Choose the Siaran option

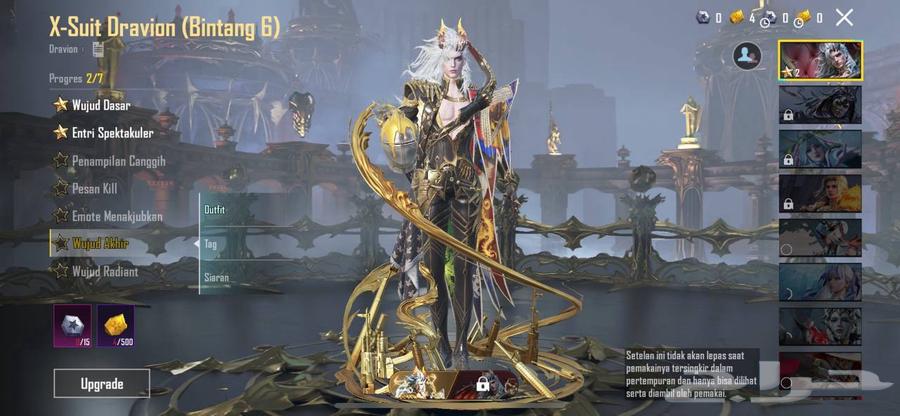(x=217, y=277)
